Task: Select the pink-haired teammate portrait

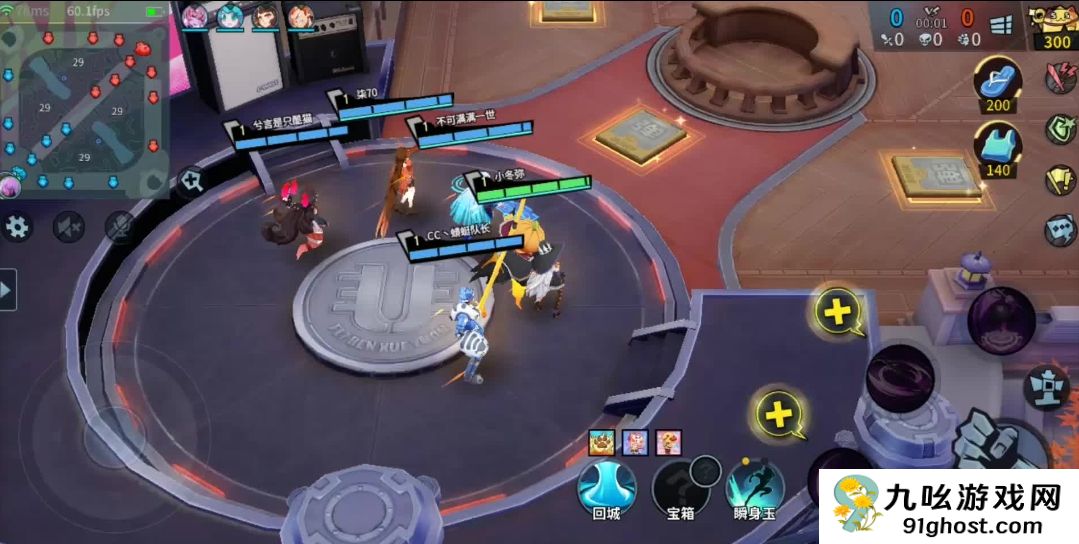Action: coord(195,16)
